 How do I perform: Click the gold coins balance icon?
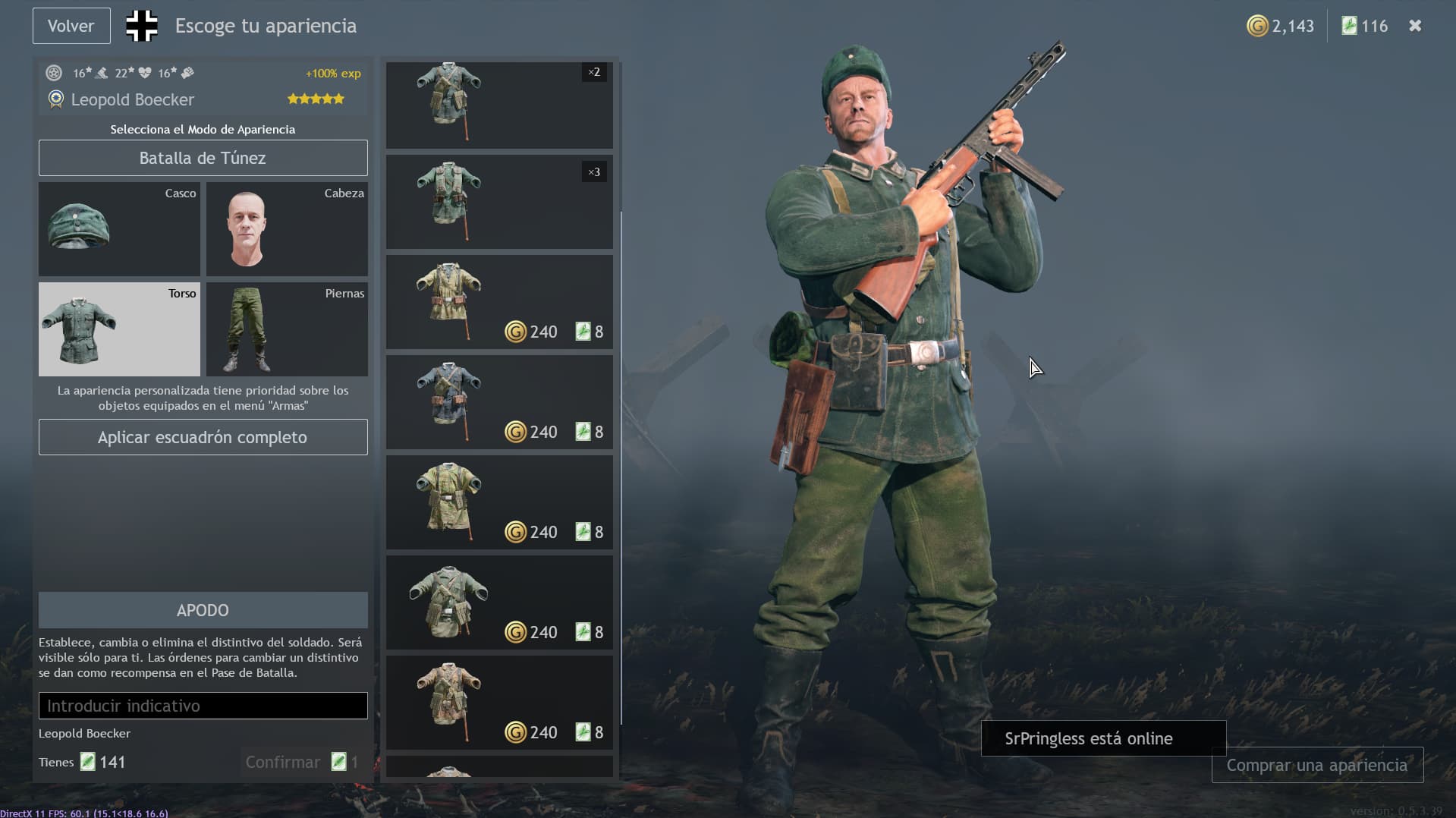tap(1258, 25)
